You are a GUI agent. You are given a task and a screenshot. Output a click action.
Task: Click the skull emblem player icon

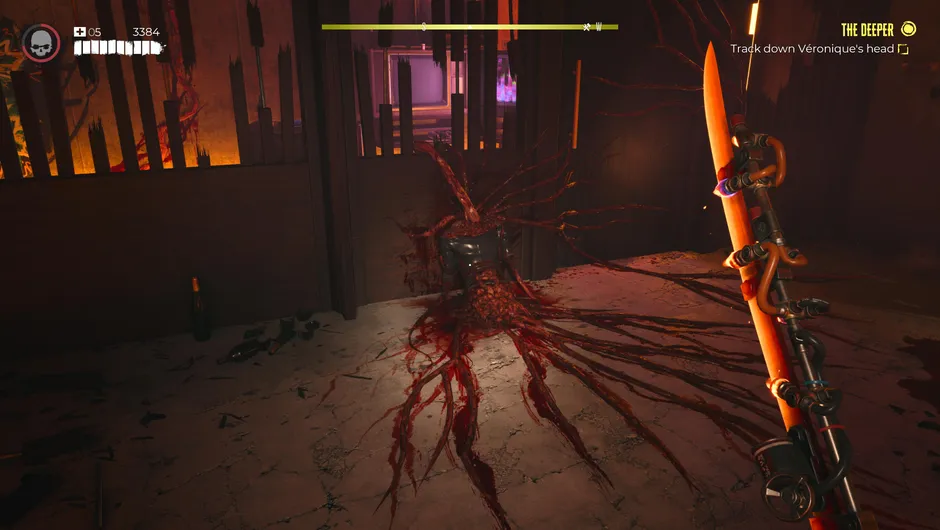(x=41, y=43)
